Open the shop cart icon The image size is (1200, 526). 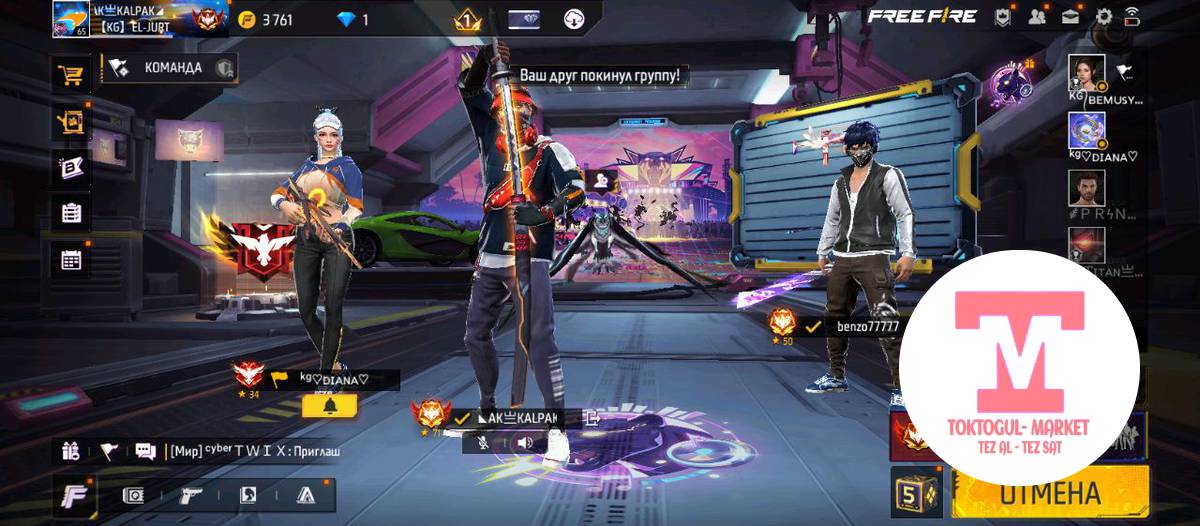tap(71, 74)
